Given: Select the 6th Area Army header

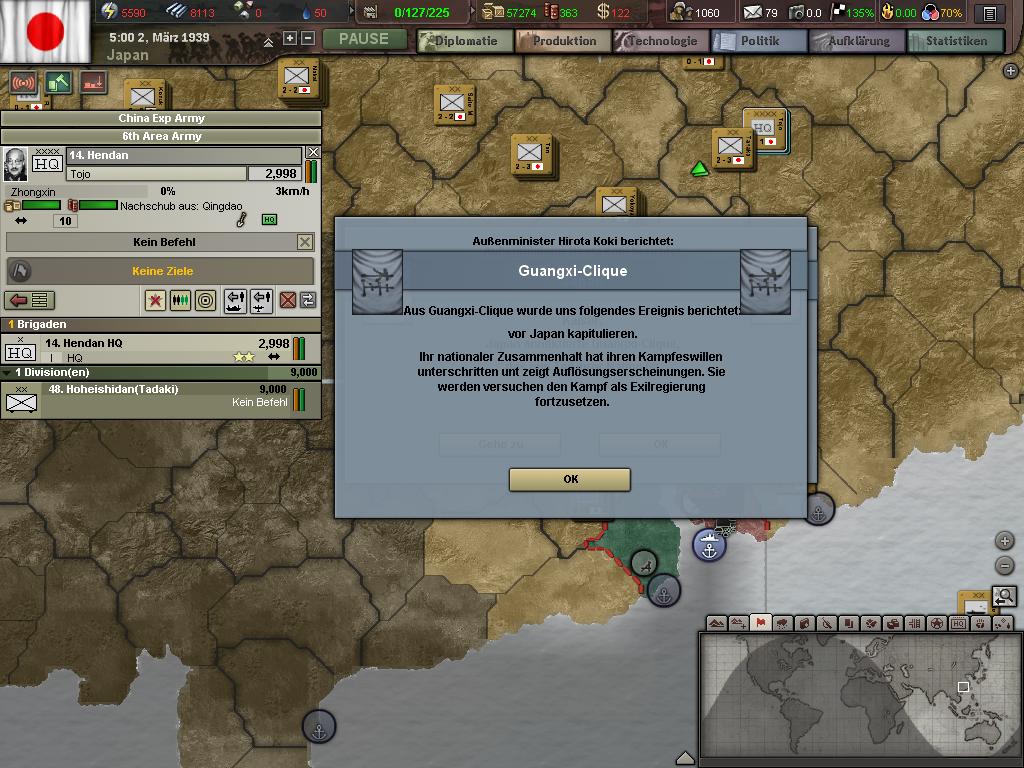Looking at the screenshot, I should [x=160, y=136].
